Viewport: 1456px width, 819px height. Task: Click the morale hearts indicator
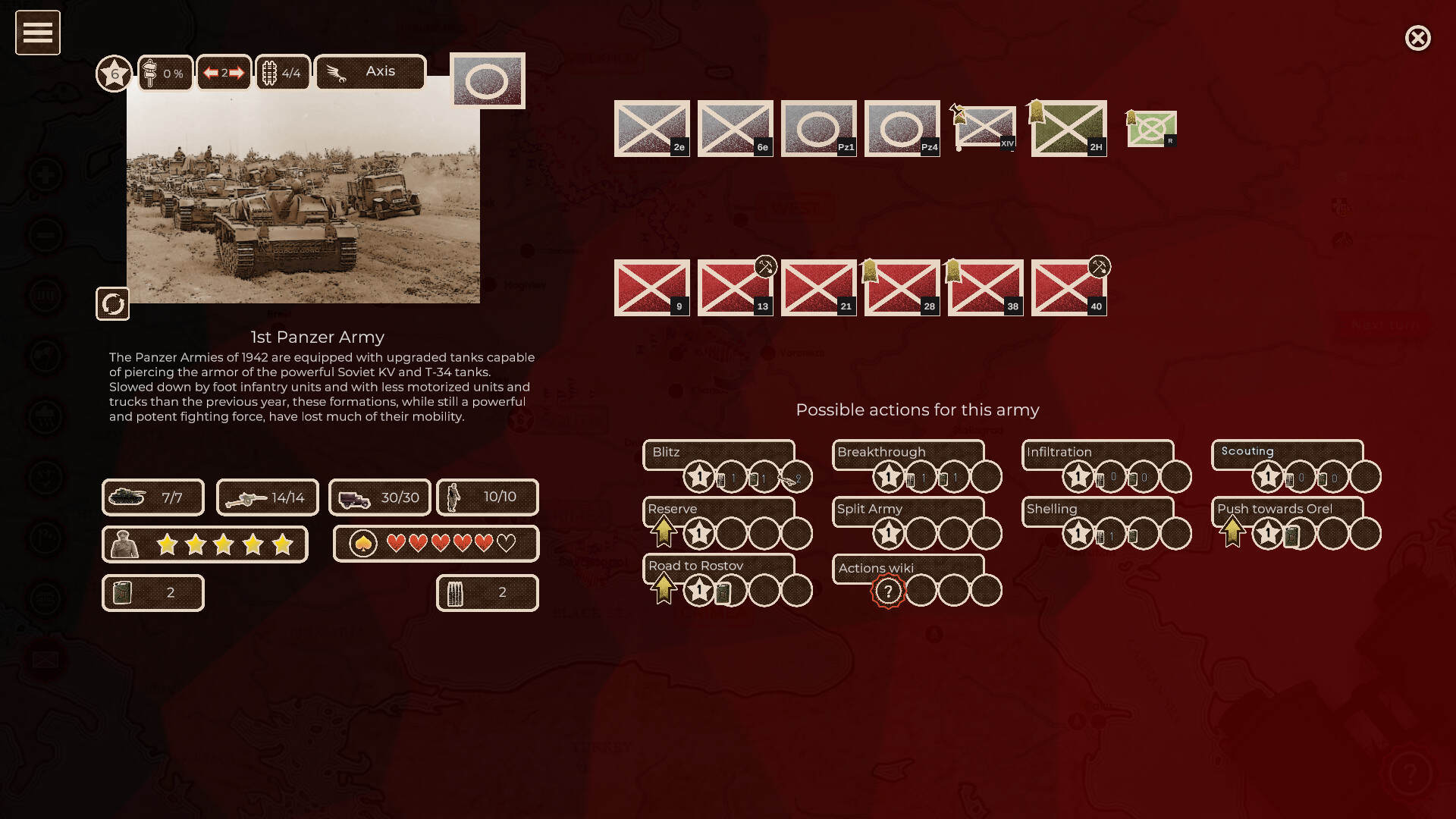pos(436,544)
